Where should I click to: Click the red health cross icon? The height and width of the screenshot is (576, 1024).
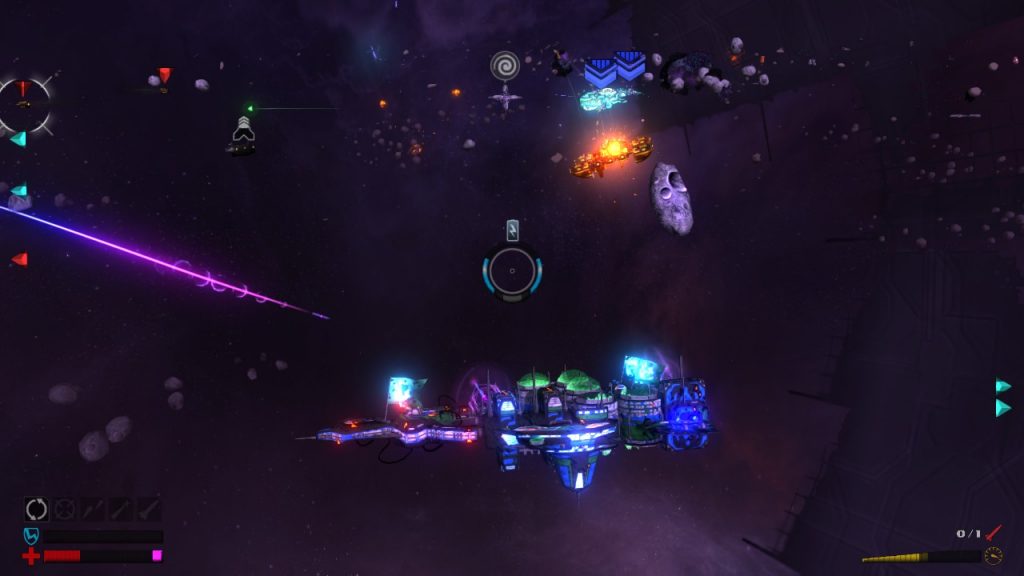tap(31, 556)
